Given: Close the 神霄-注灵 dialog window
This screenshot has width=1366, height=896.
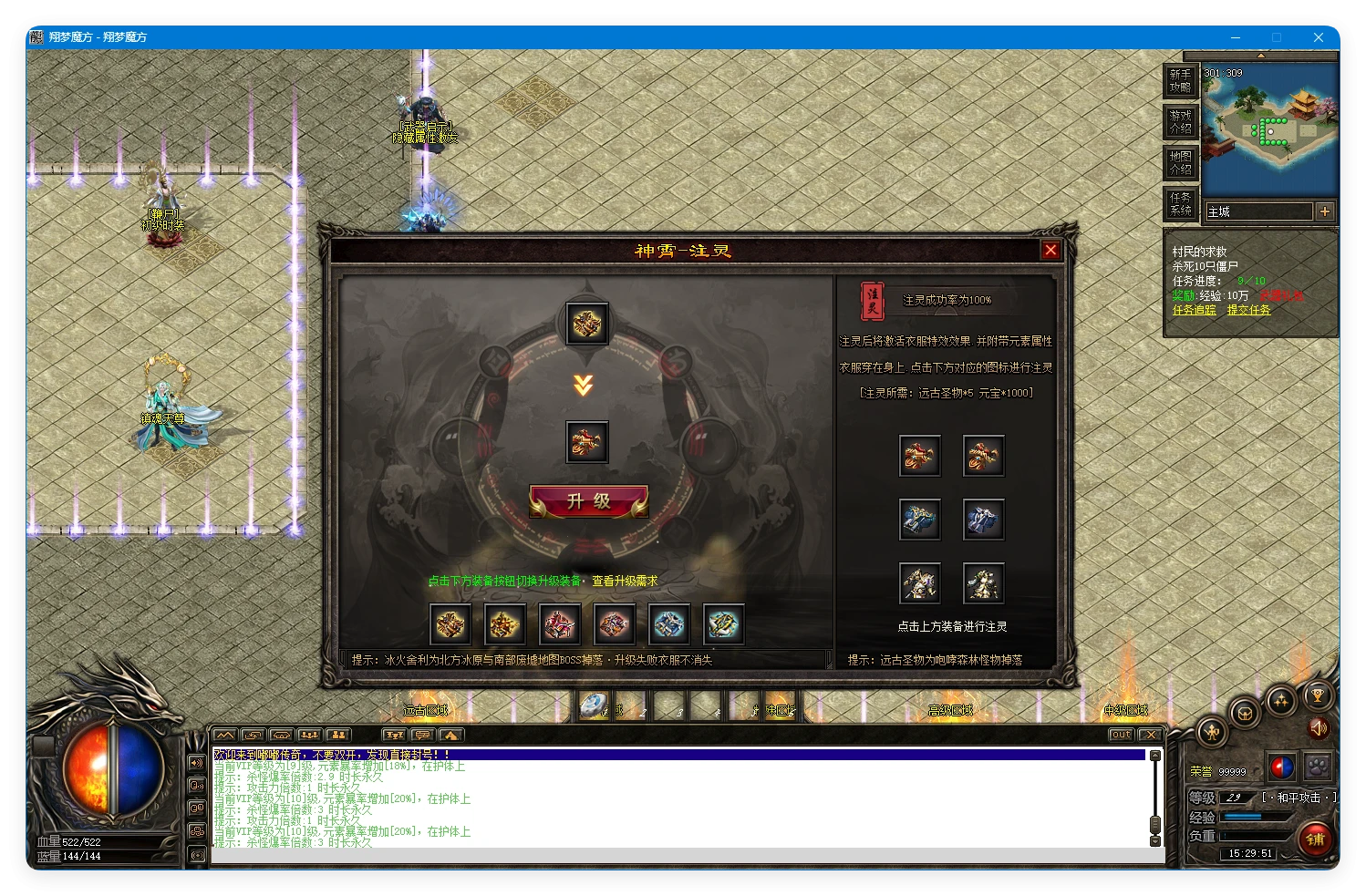Looking at the screenshot, I should tap(1050, 250).
